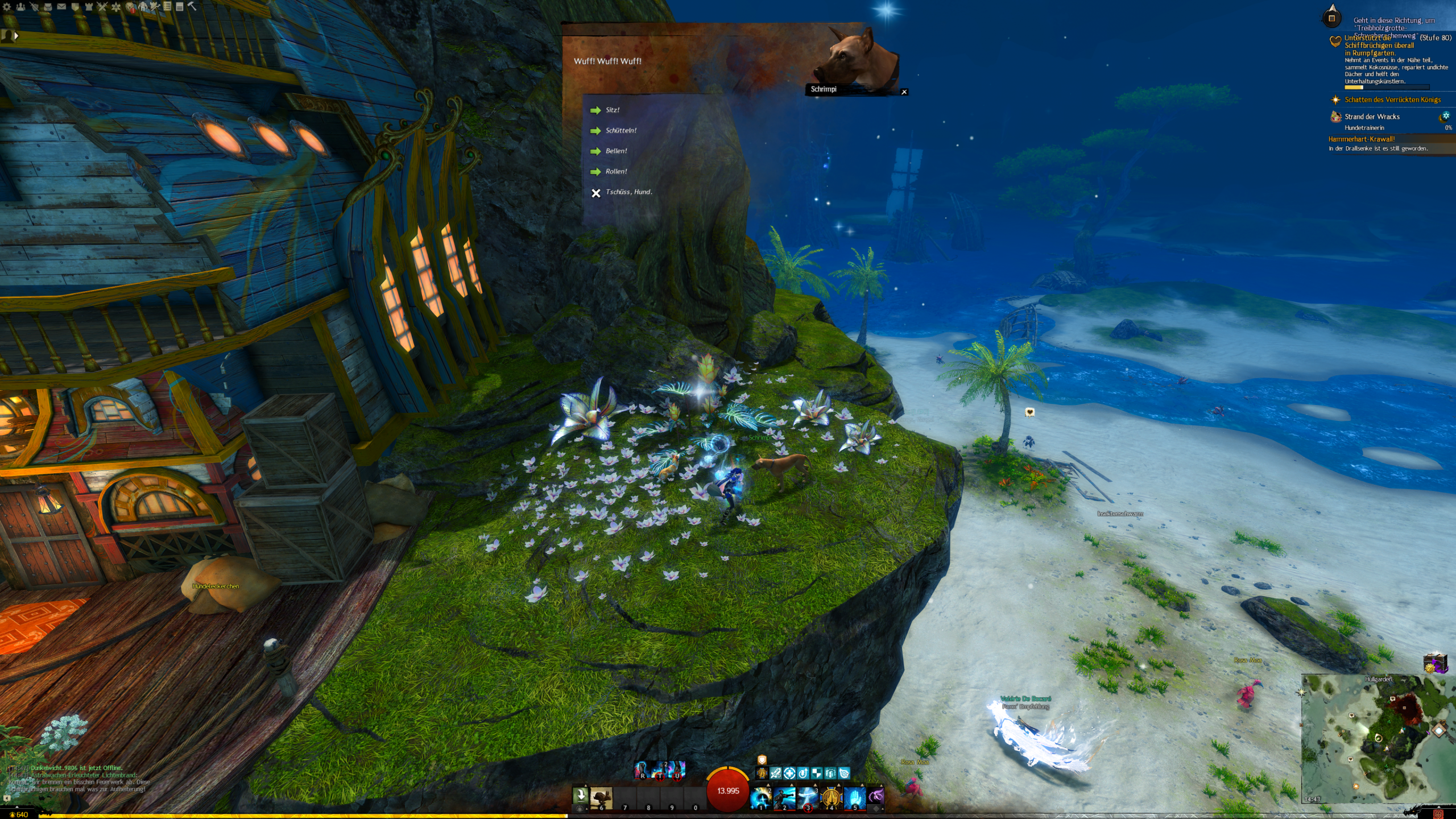Screen dimensions: 1456x819
Task: Click the lion icon with red alert
Action: [x=130, y=7]
